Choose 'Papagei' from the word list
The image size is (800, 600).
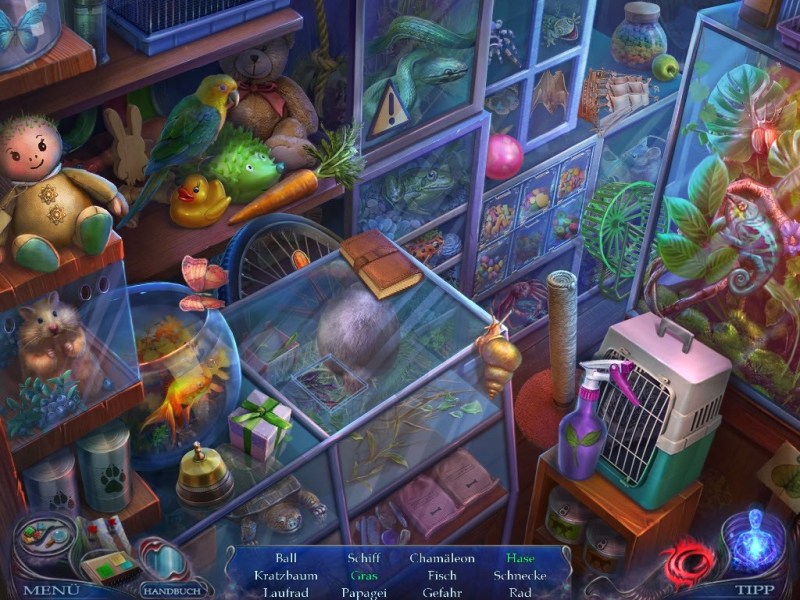363,592
